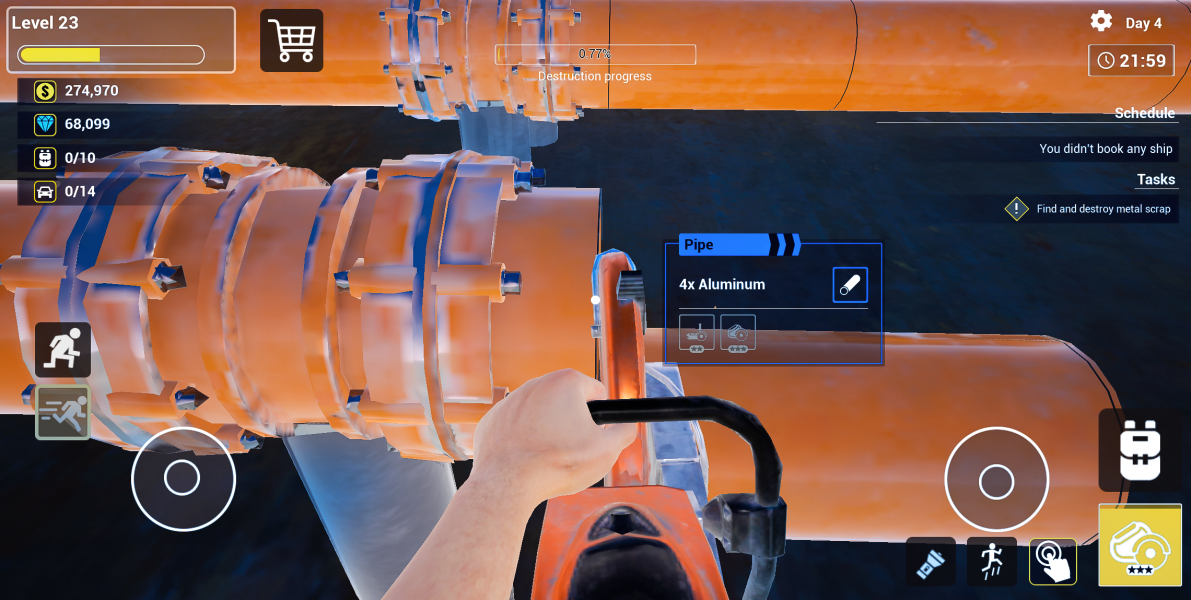This screenshot has height=600, width=1191.
Task: Tap the crouch button
Action: pos(63,350)
